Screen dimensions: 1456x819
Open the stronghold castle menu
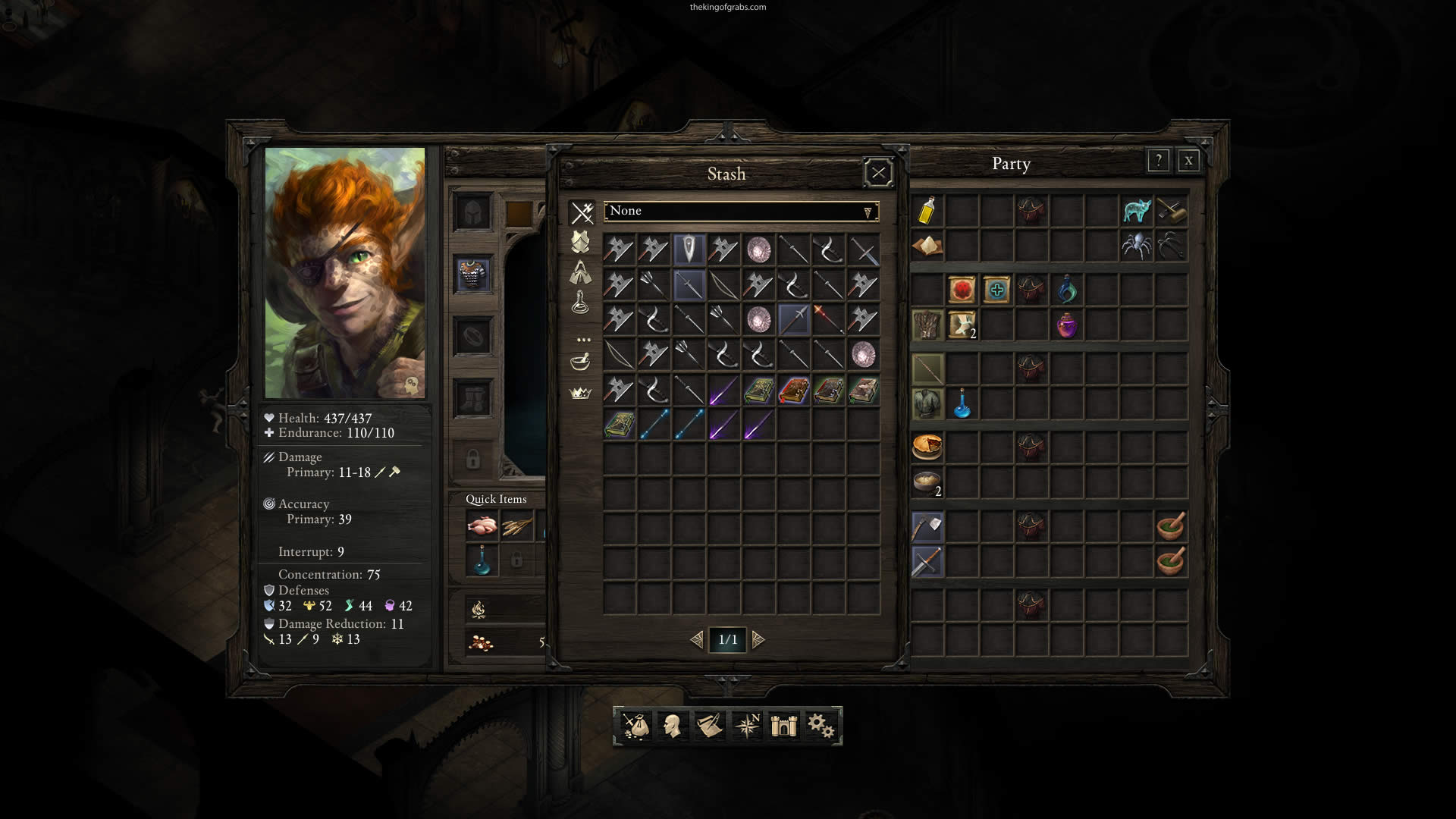pos(783,726)
